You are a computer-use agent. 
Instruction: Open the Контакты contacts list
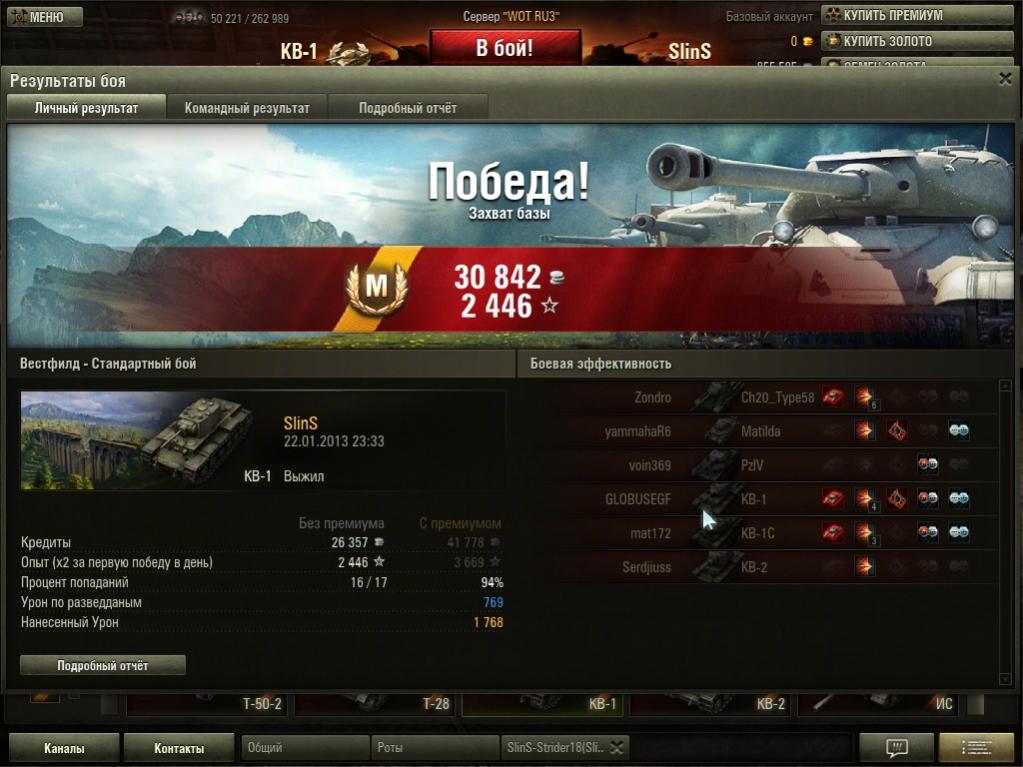tap(179, 748)
